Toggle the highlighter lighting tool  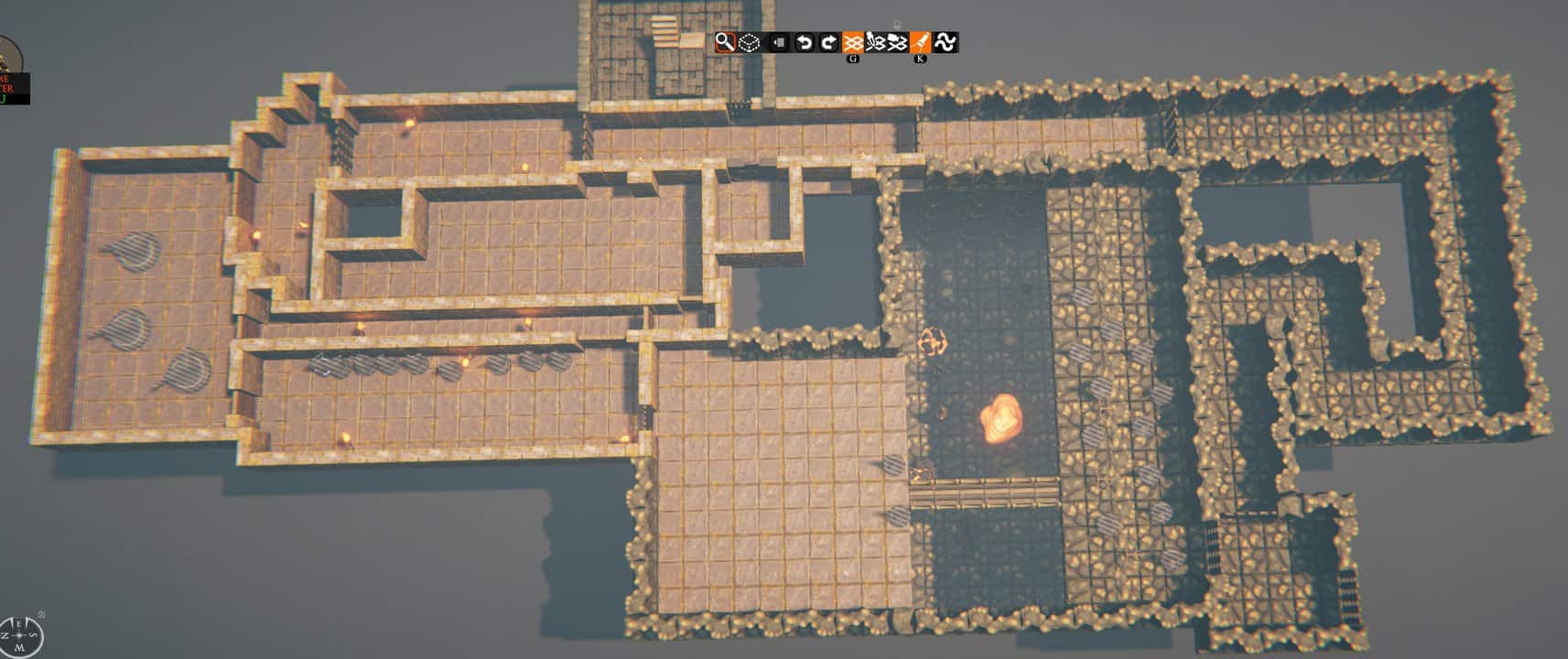click(x=923, y=42)
